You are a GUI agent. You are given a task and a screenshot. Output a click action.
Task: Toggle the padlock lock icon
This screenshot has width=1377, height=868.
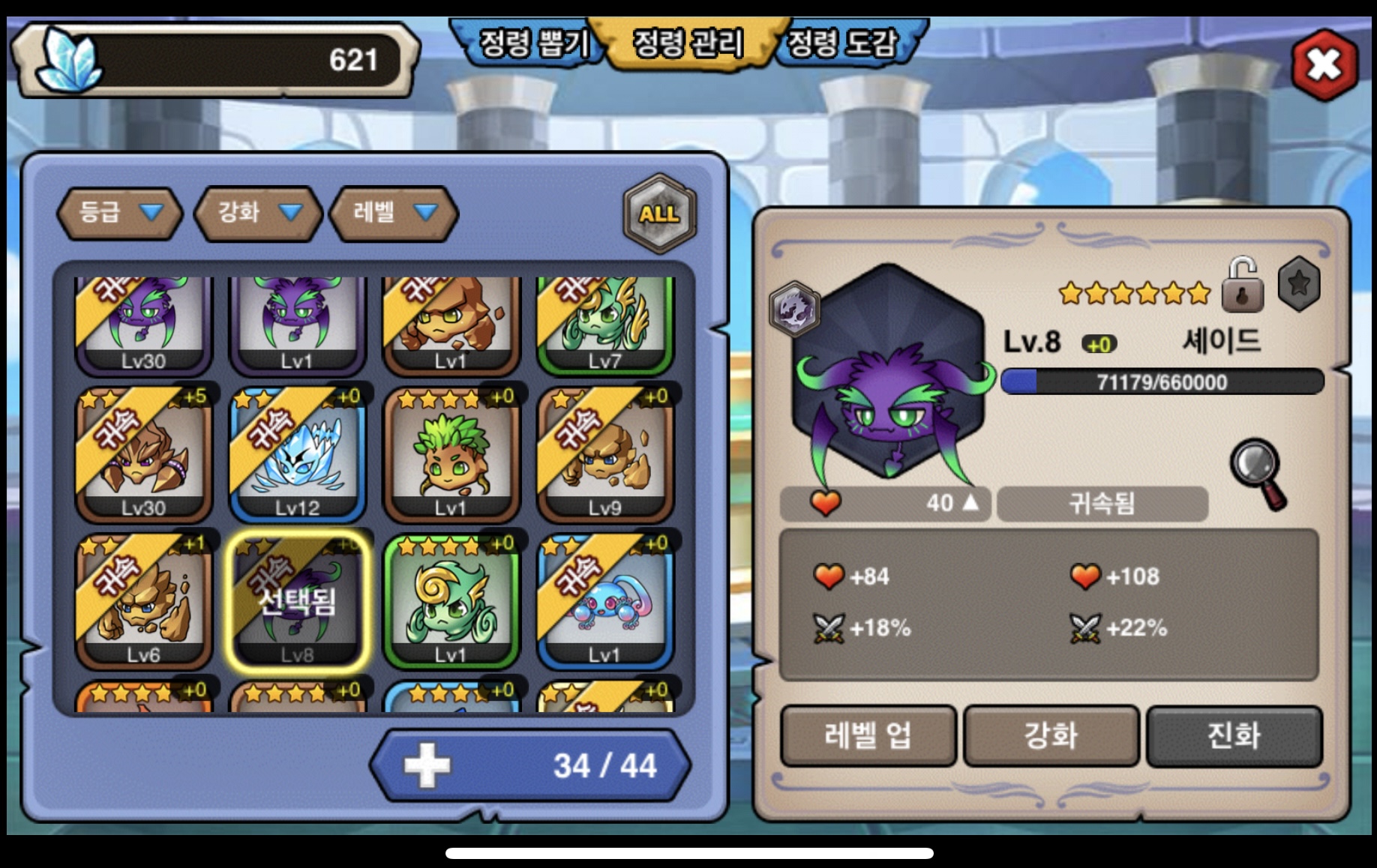pos(1242,286)
